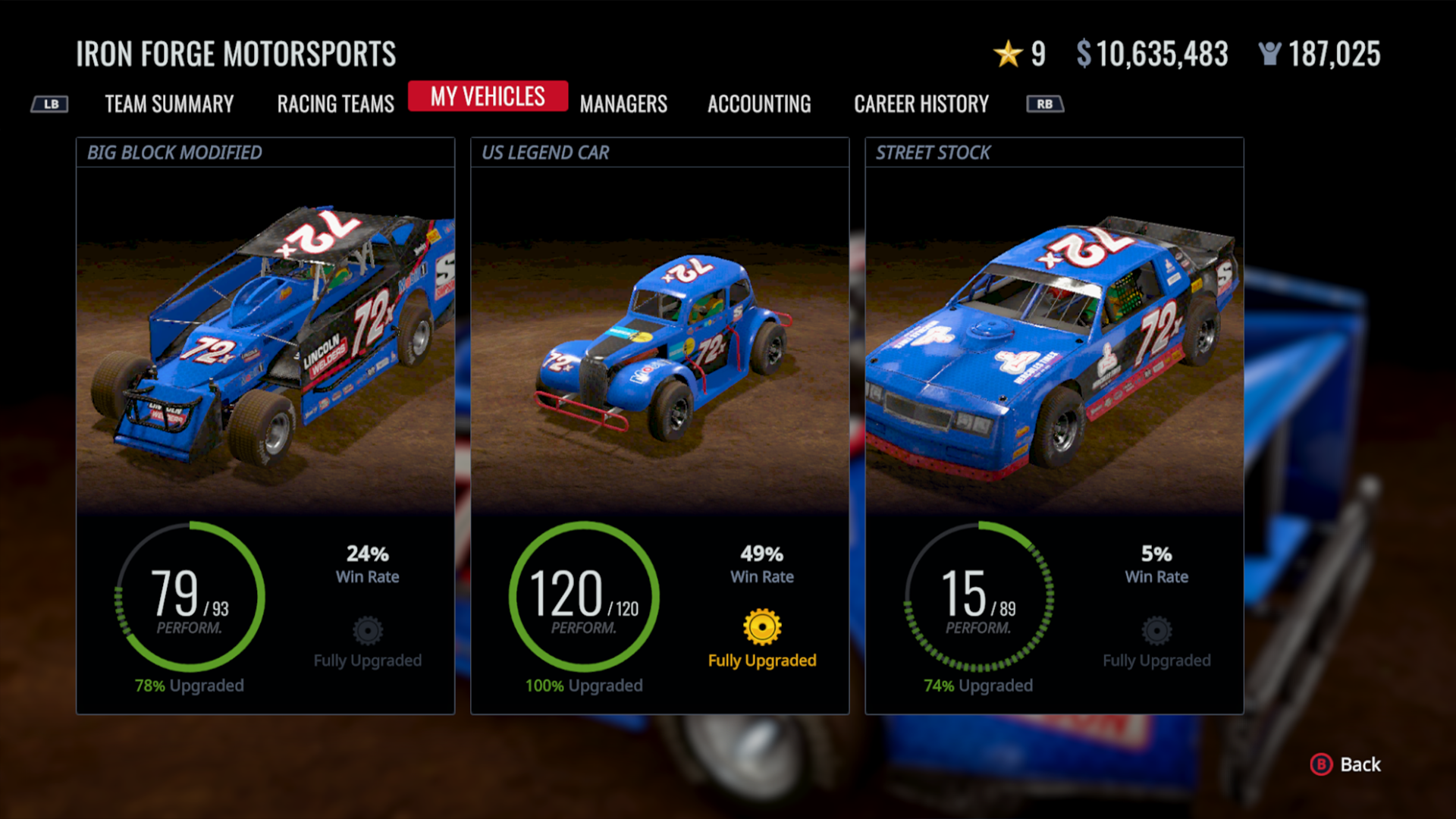
Task: Switch to the MY VEHICLES tab
Action: (488, 96)
